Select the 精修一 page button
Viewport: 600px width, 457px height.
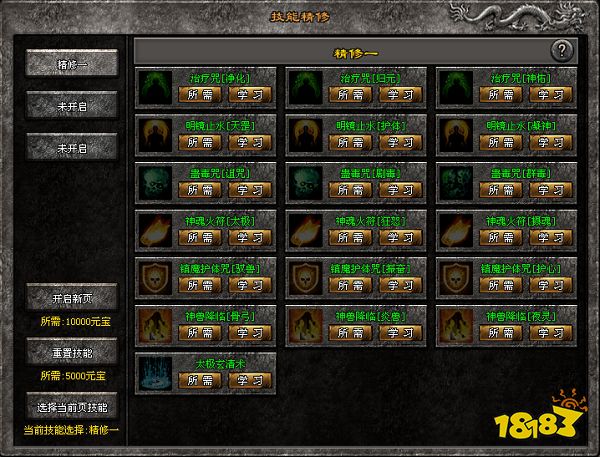pyautogui.click(x=72, y=63)
